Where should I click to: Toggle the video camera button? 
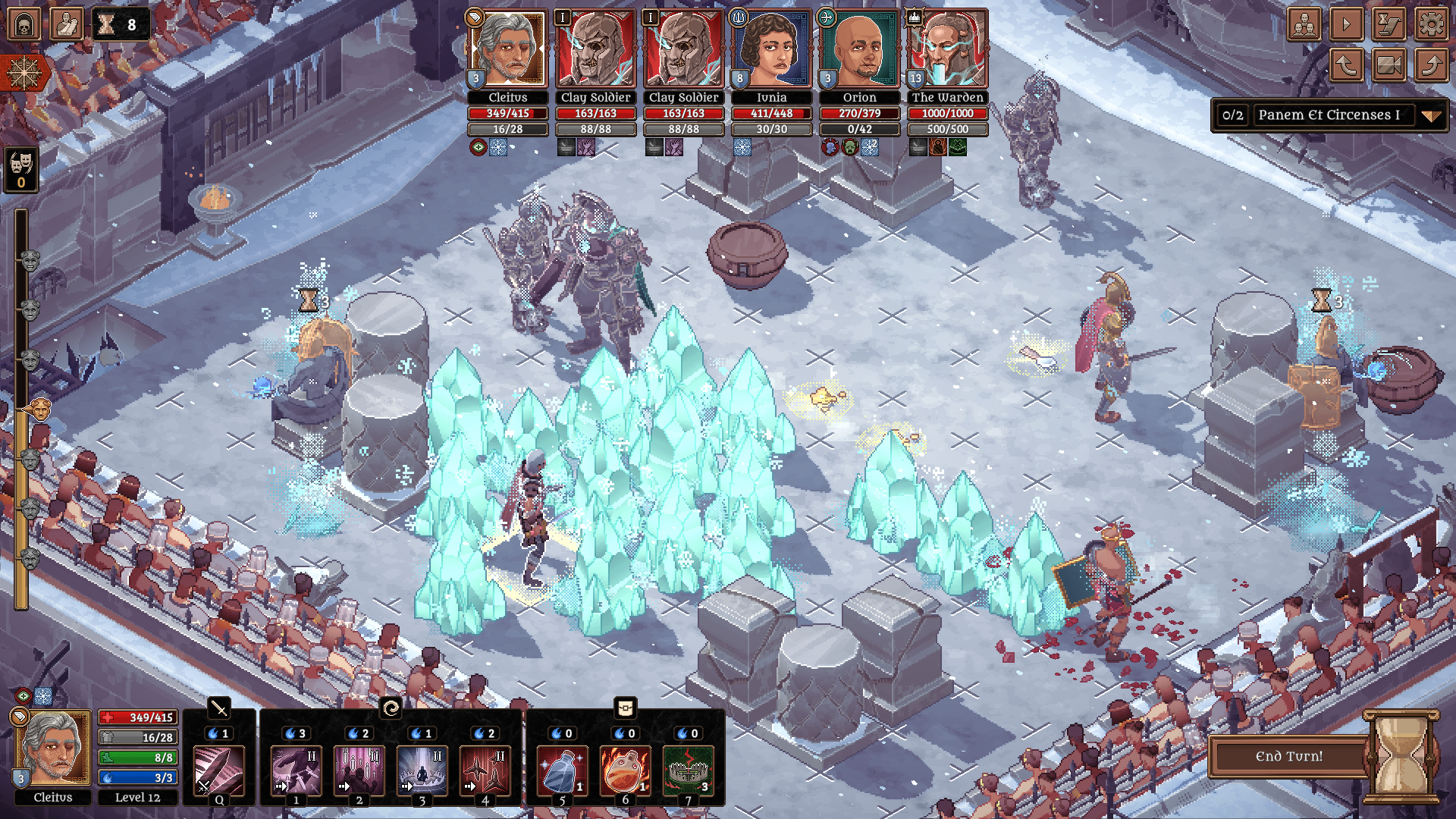pyautogui.click(x=1389, y=66)
